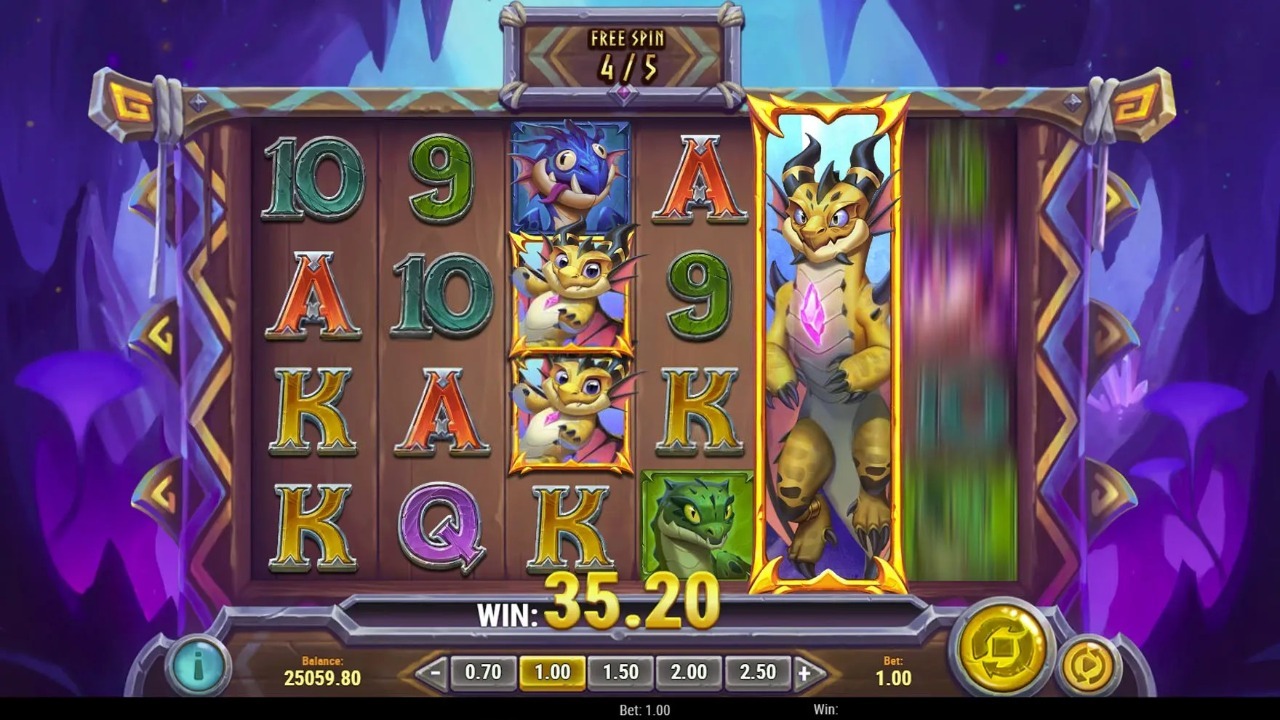Decrease the bet with the minus arrow
Screen dimensions: 1280x720
point(431,673)
